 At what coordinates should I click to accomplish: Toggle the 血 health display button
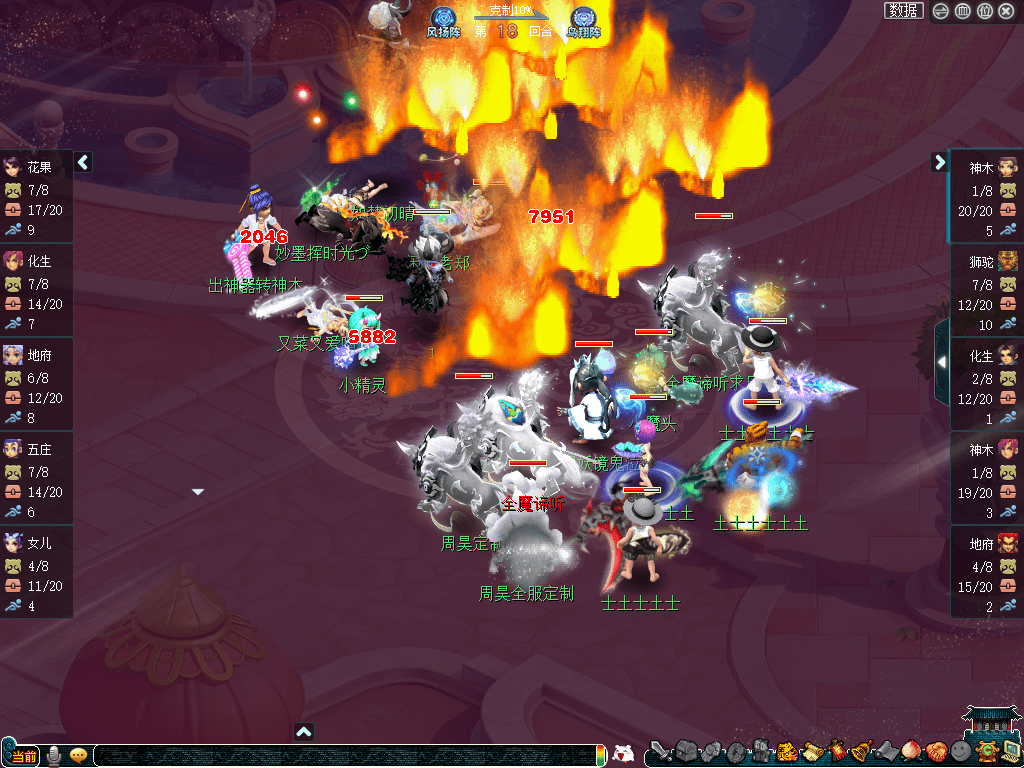[x=962, y=11]
